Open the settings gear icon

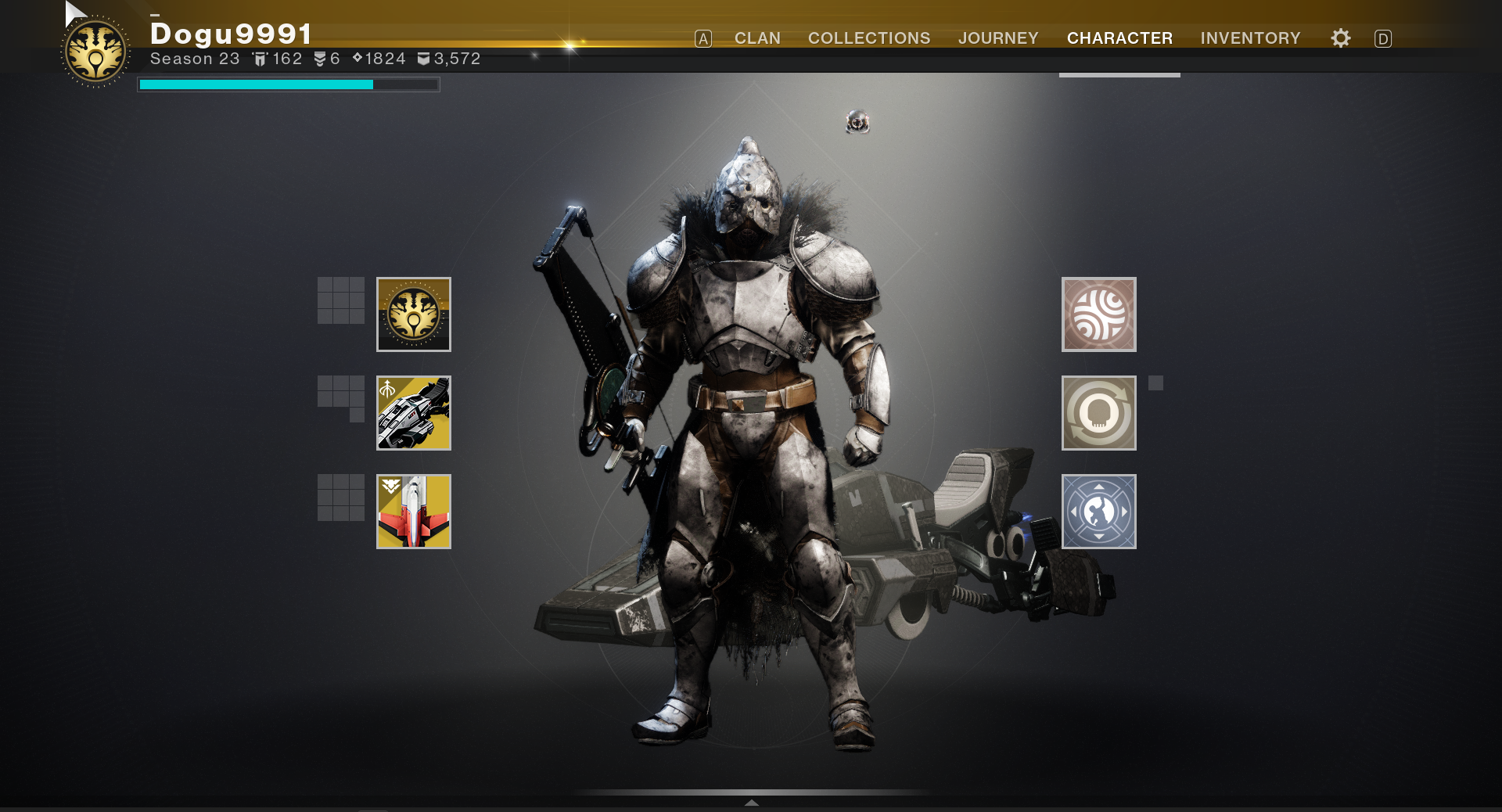tap(1339, 38)
